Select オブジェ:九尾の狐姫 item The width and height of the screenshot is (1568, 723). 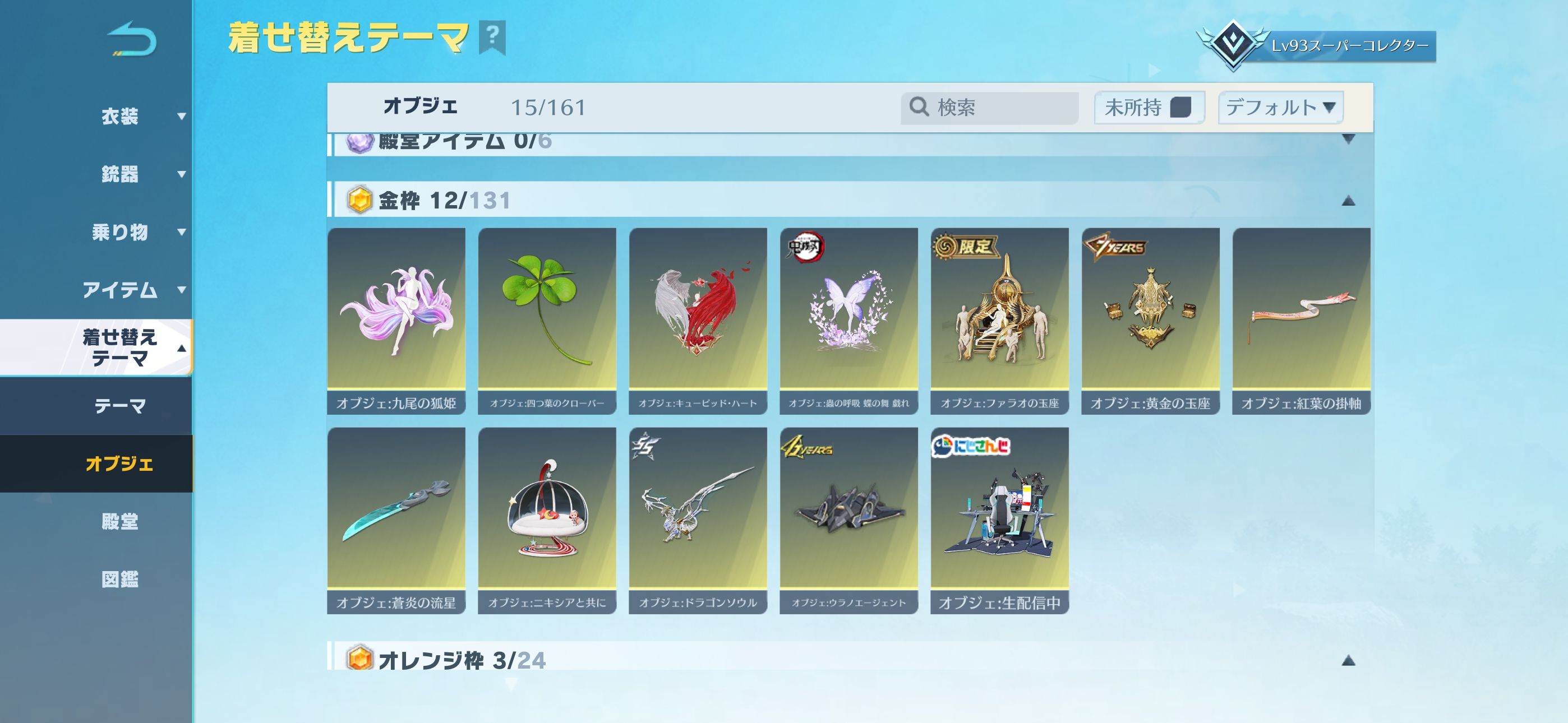click(x=396, y=321)
